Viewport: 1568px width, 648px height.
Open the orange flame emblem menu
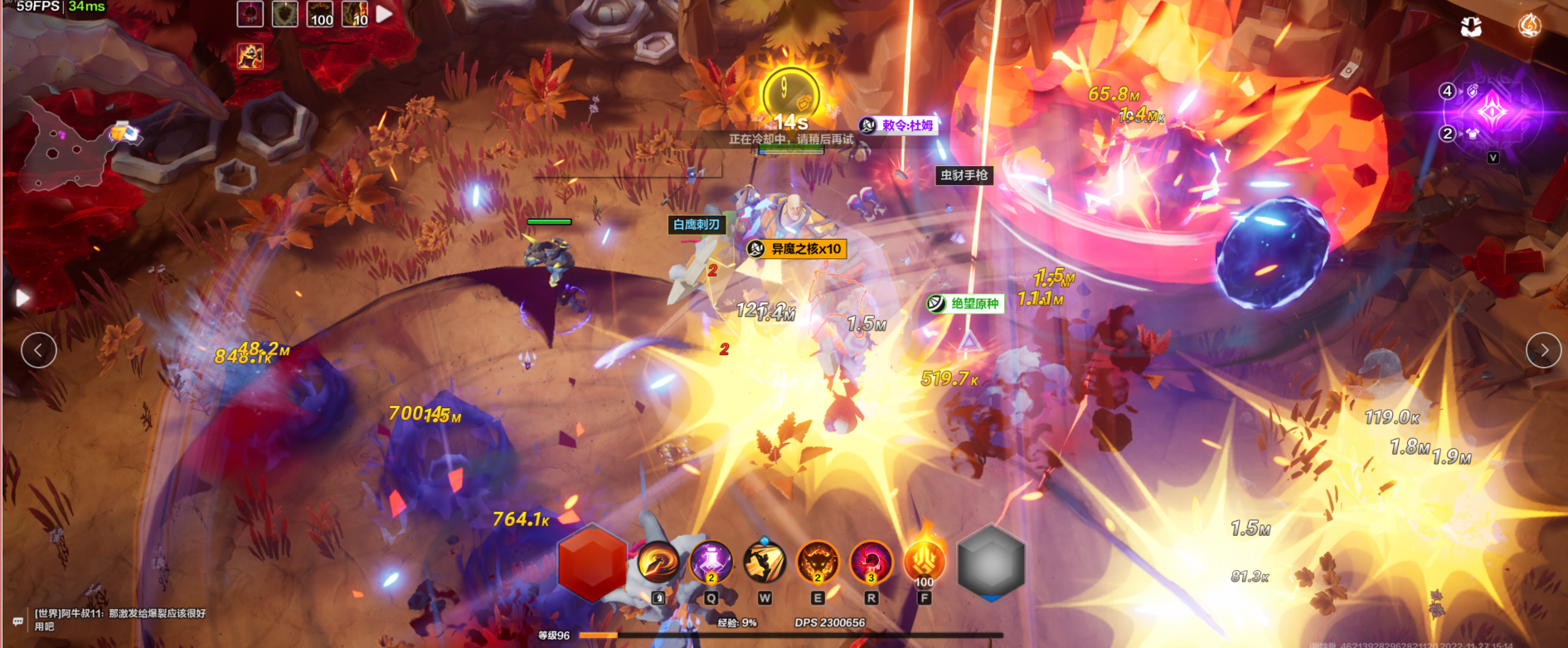pyautogui.click(x=1529, y=27)
